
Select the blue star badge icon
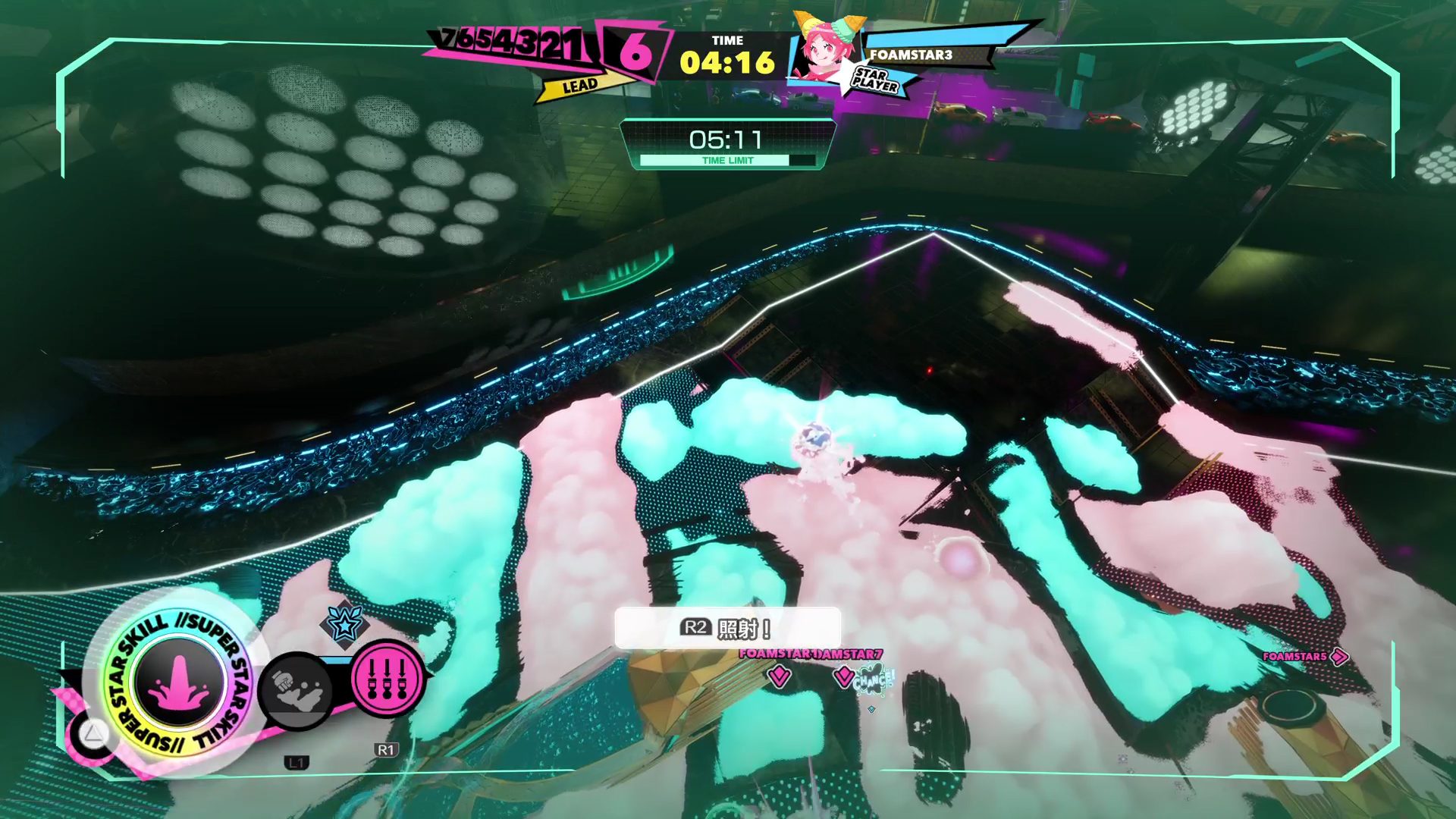tap(344, 625)
